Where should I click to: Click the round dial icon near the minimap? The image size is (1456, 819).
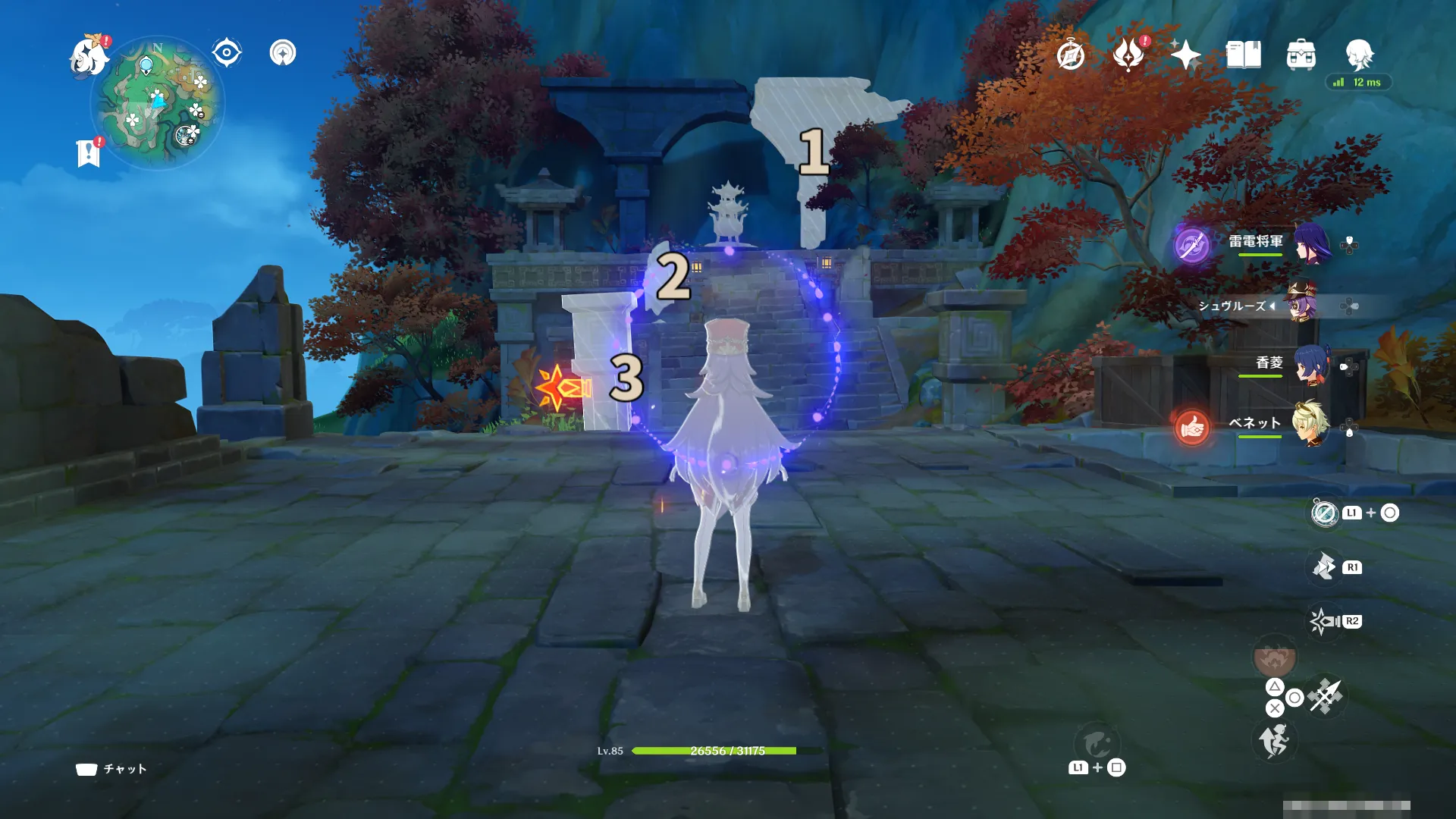[283, 53]
